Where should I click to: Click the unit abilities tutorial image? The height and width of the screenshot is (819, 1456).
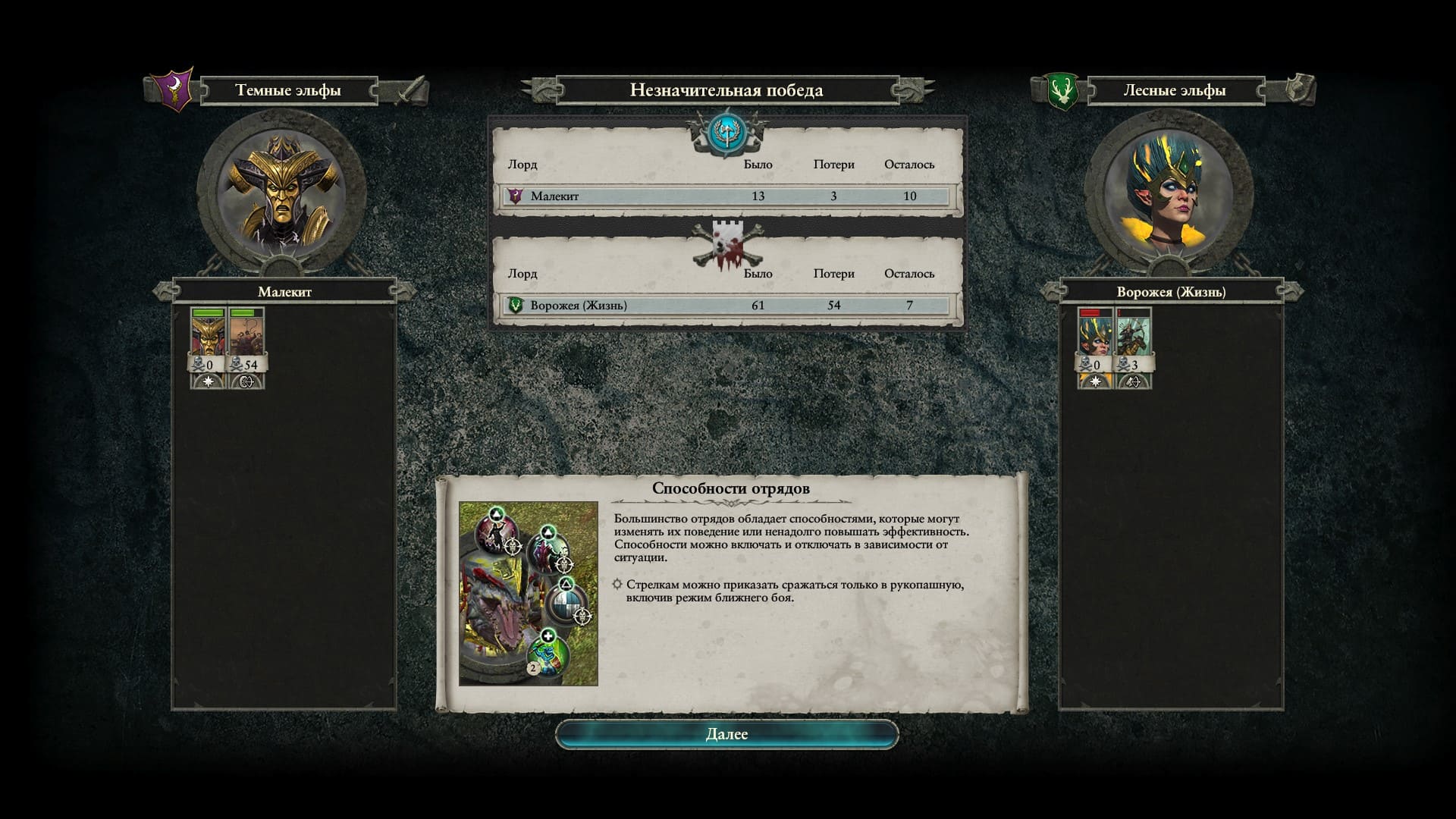[x=529, y=594]
